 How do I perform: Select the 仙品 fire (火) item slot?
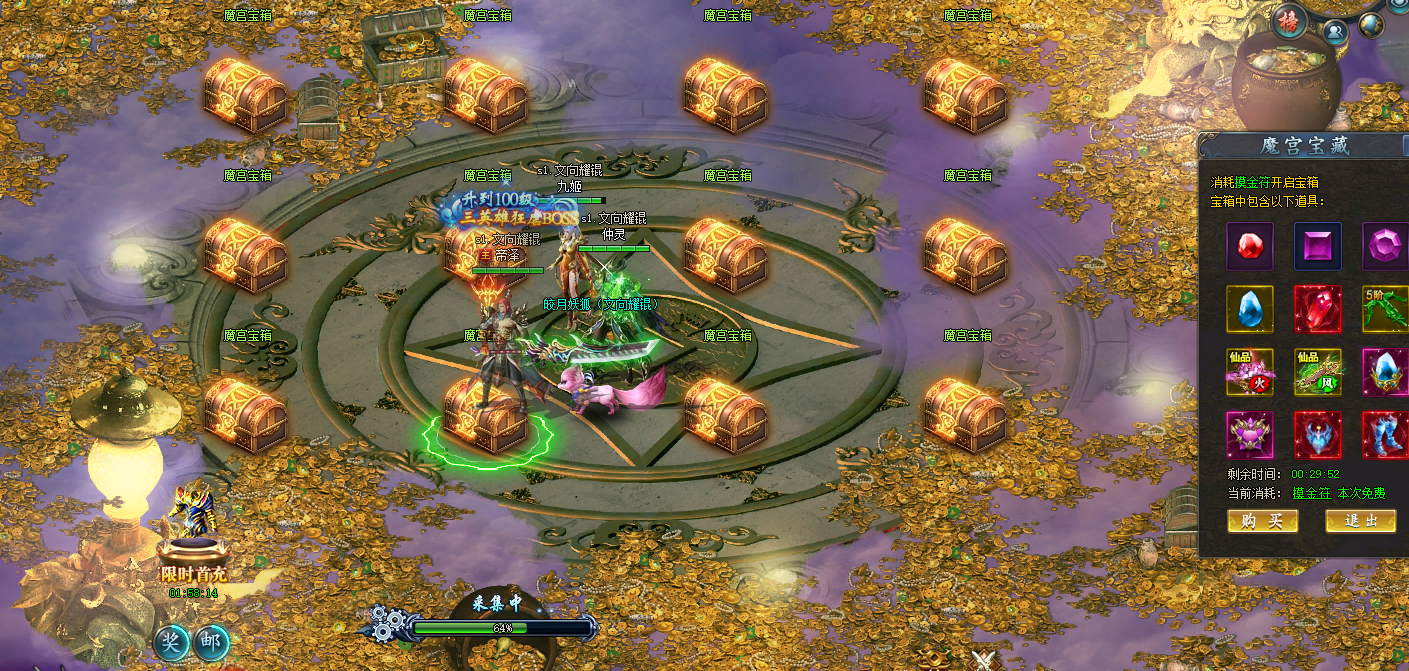coord(1250,372)
